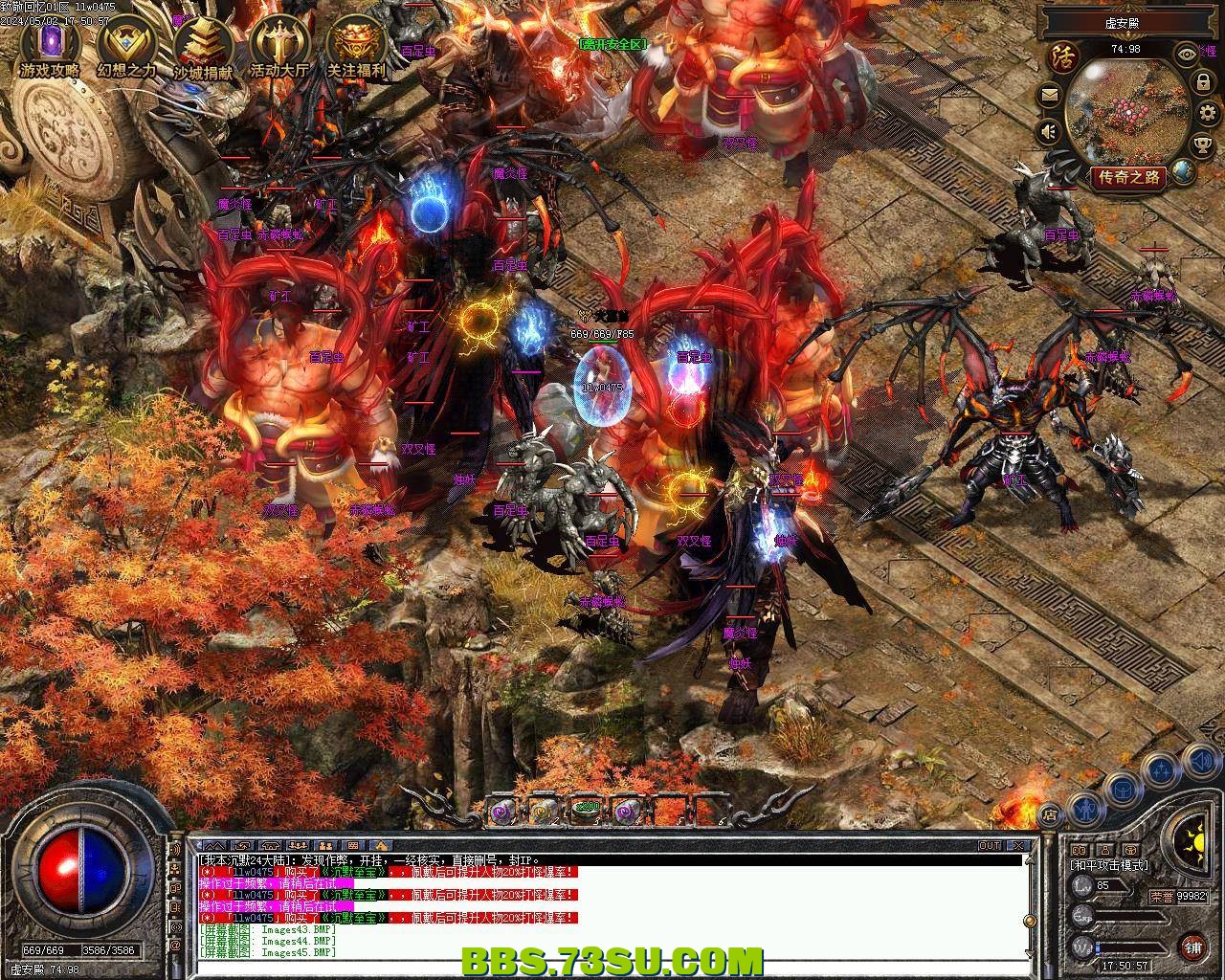Open the world map globe icon
The image size is (1225, 980).
[1184, 172]
